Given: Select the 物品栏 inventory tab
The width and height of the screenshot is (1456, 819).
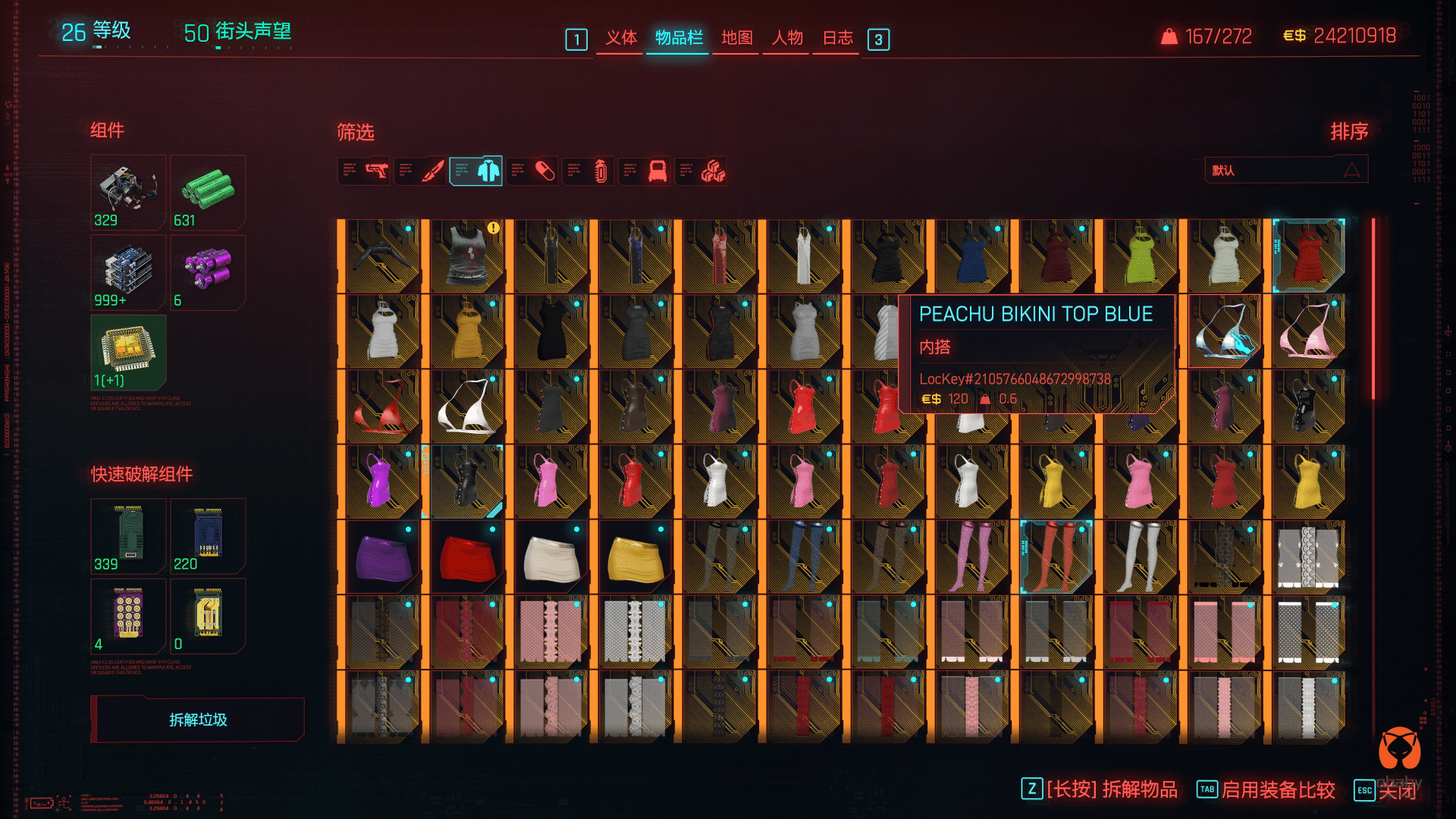Looking at the screenshot, I should point(679,38).
